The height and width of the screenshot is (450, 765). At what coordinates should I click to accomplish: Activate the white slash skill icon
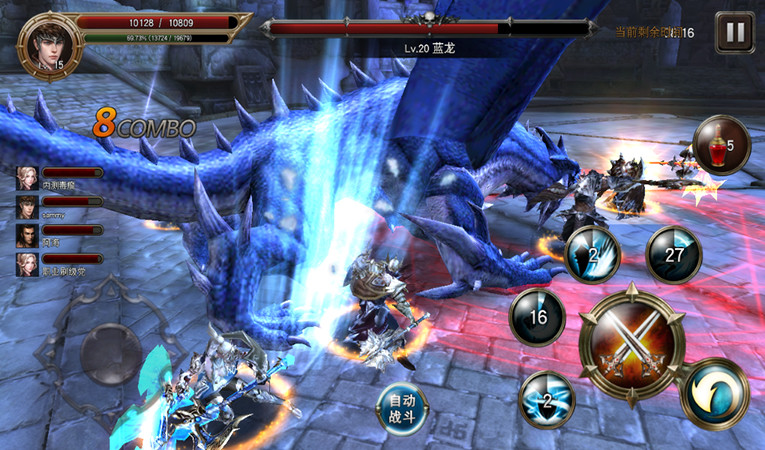pos(593,254)
